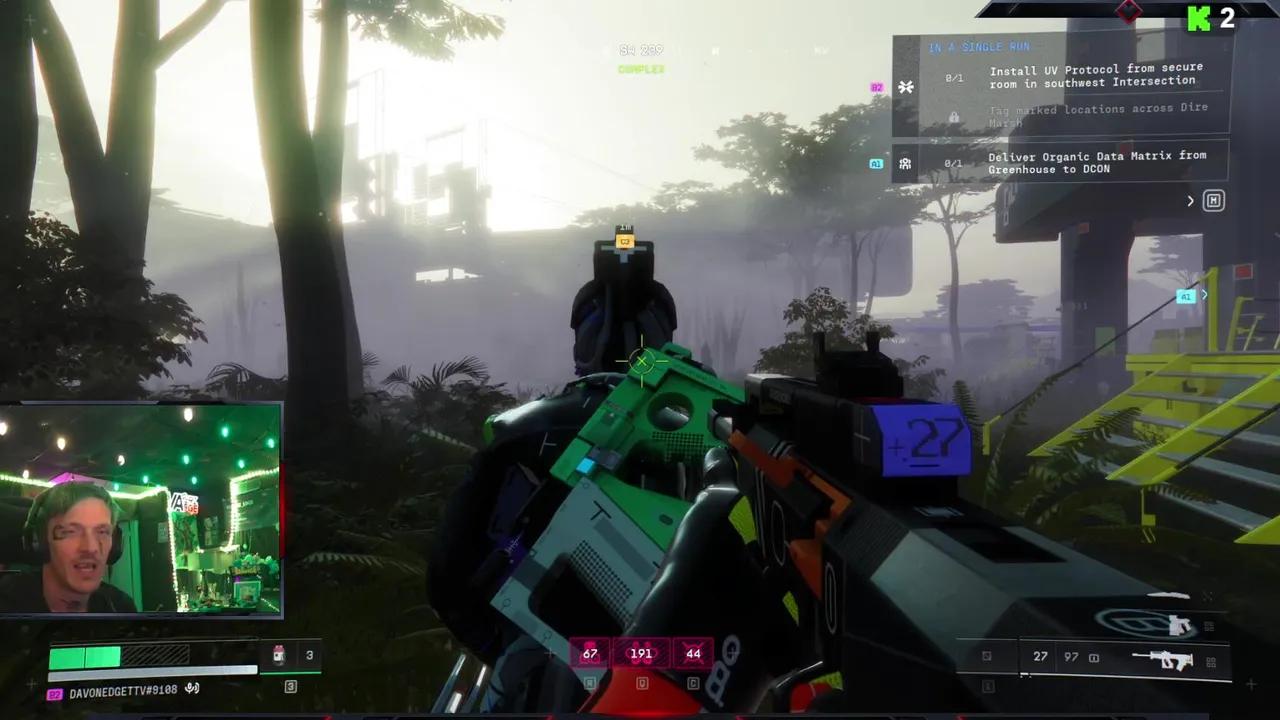Open the full objective list via the M keybind box
The width and height of the screenshot is (1280, 720).
(x=1213, y=200)
